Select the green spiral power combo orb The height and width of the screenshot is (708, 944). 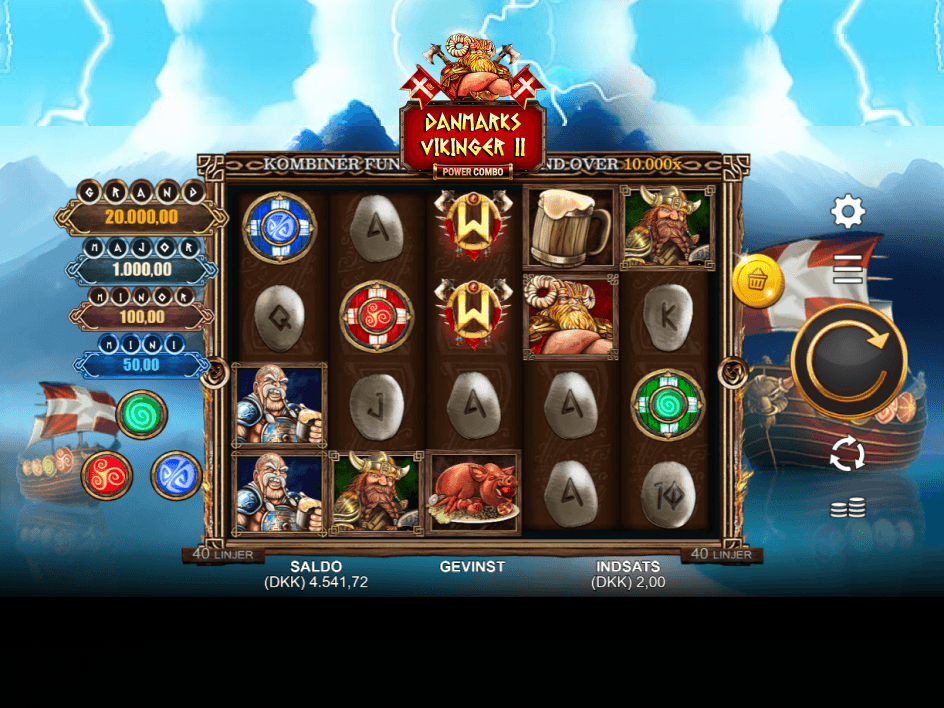point(142,414)
